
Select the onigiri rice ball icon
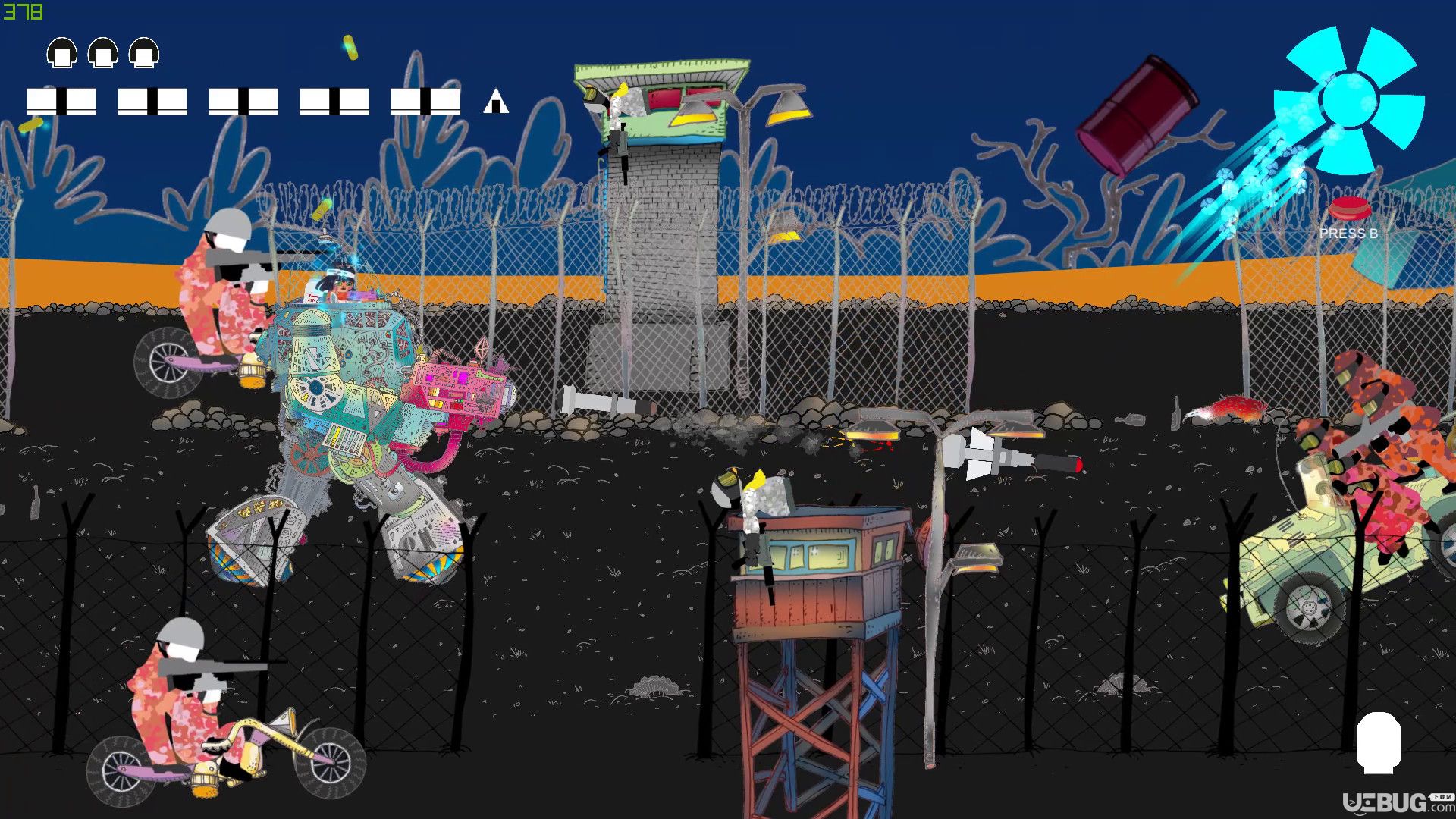click(496, 101)
